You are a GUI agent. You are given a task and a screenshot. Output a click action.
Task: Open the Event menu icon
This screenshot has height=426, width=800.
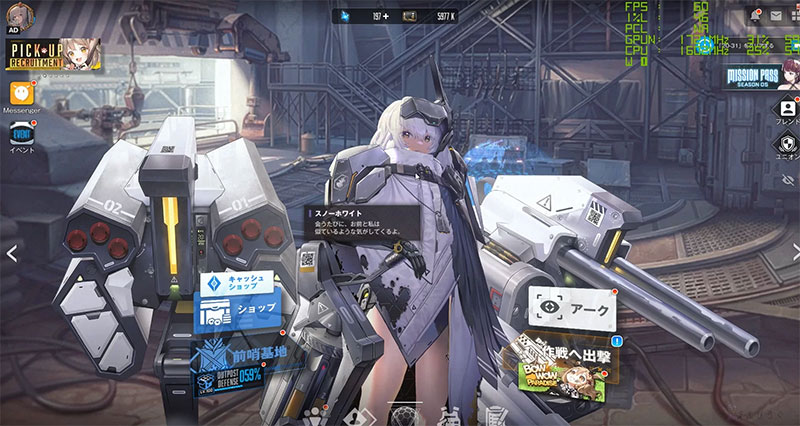(21, 135)
